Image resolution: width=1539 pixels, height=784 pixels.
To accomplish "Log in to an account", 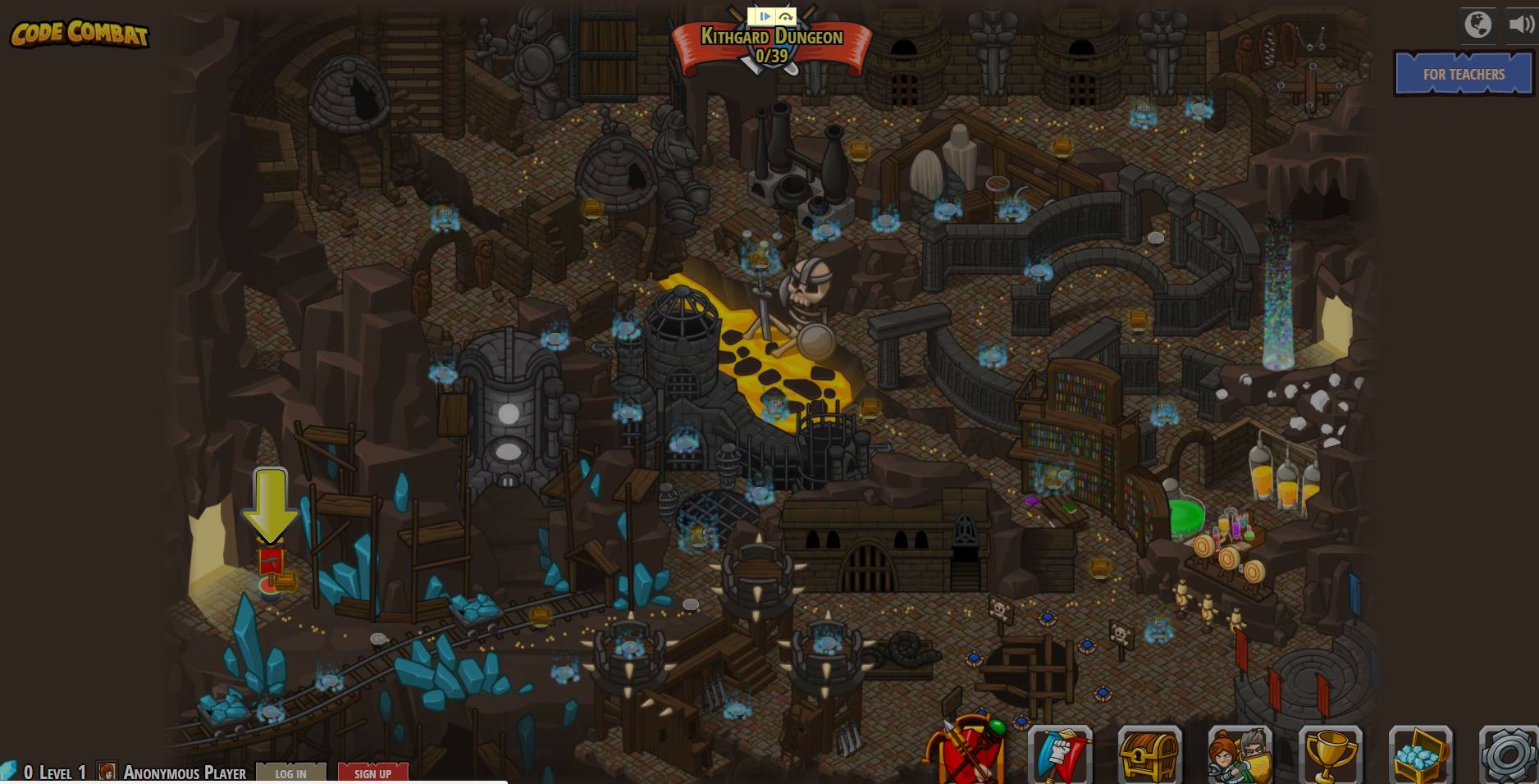I will click(290, 773).
